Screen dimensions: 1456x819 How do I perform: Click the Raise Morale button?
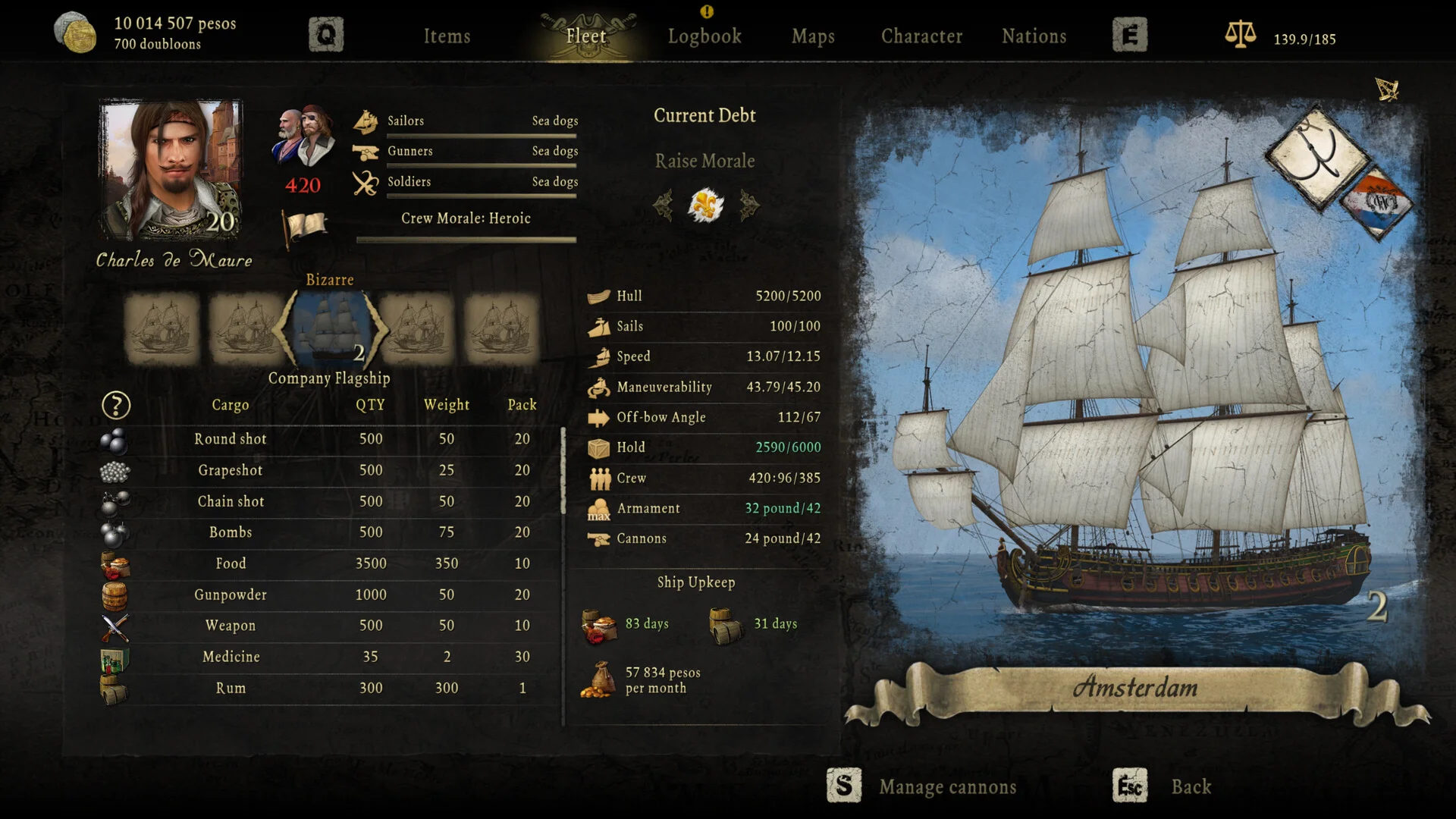pos(704,161)
